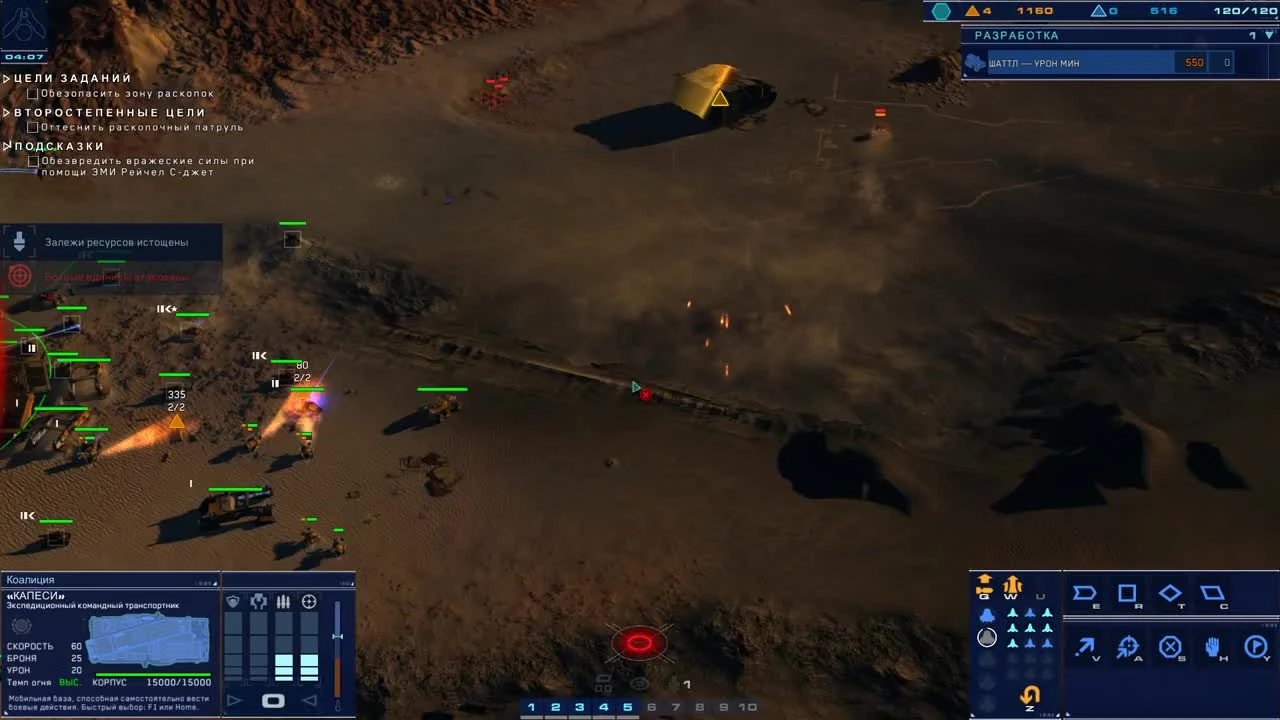
Task: Switch to control group tab 5
Action: [627, 707]
